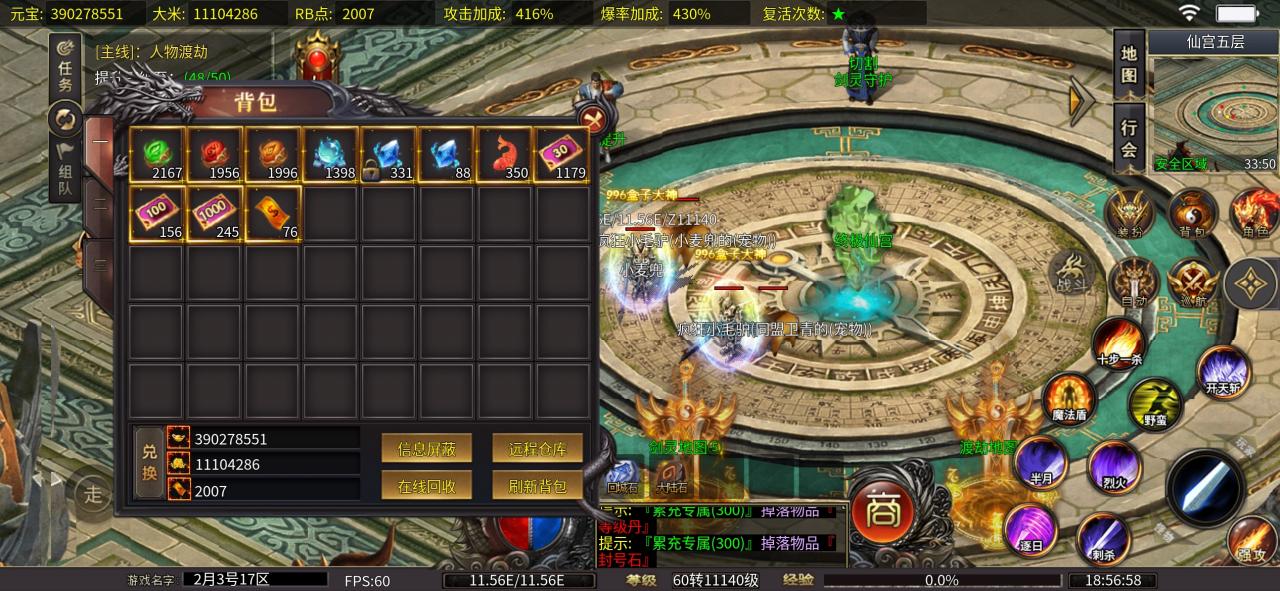This screenshot has width=1280, height=591.
Task: Click the 在线回收 online recycle button
Action: coord(427,486)
